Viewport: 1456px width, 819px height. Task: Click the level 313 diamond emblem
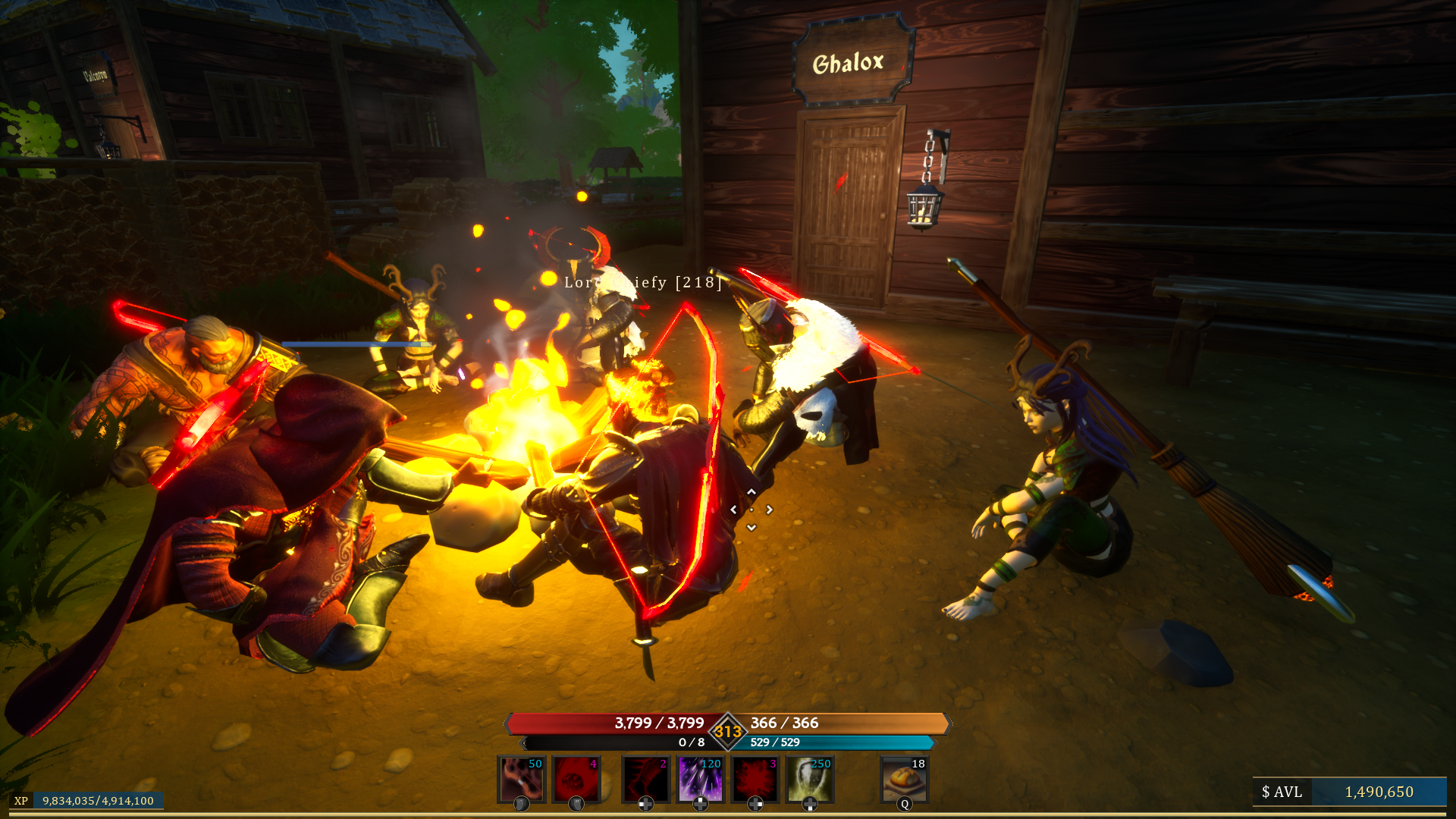coord(727,731)
